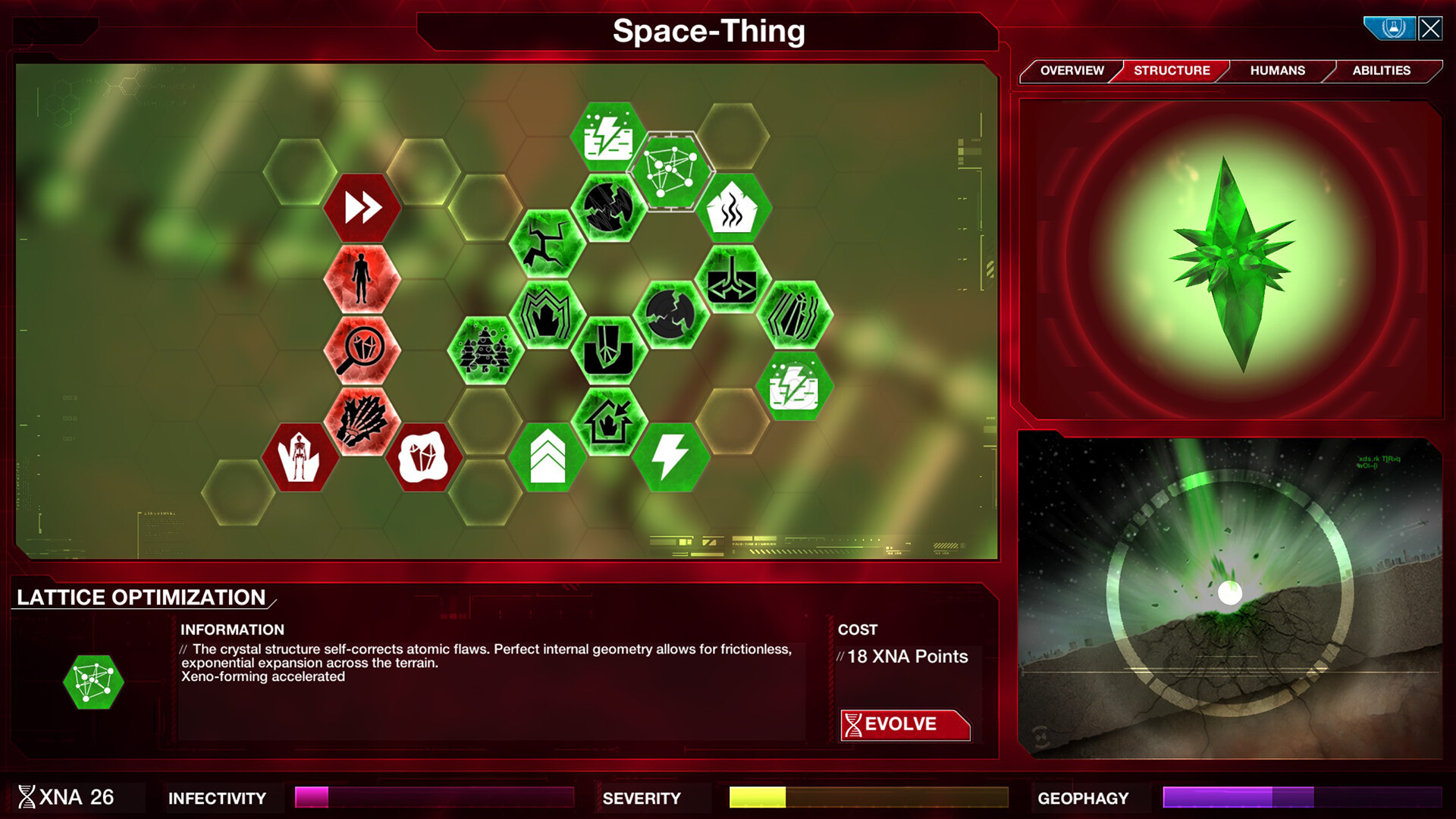View the Abilities tab
Screen dimensions: 1456x819
[1380, 71]
